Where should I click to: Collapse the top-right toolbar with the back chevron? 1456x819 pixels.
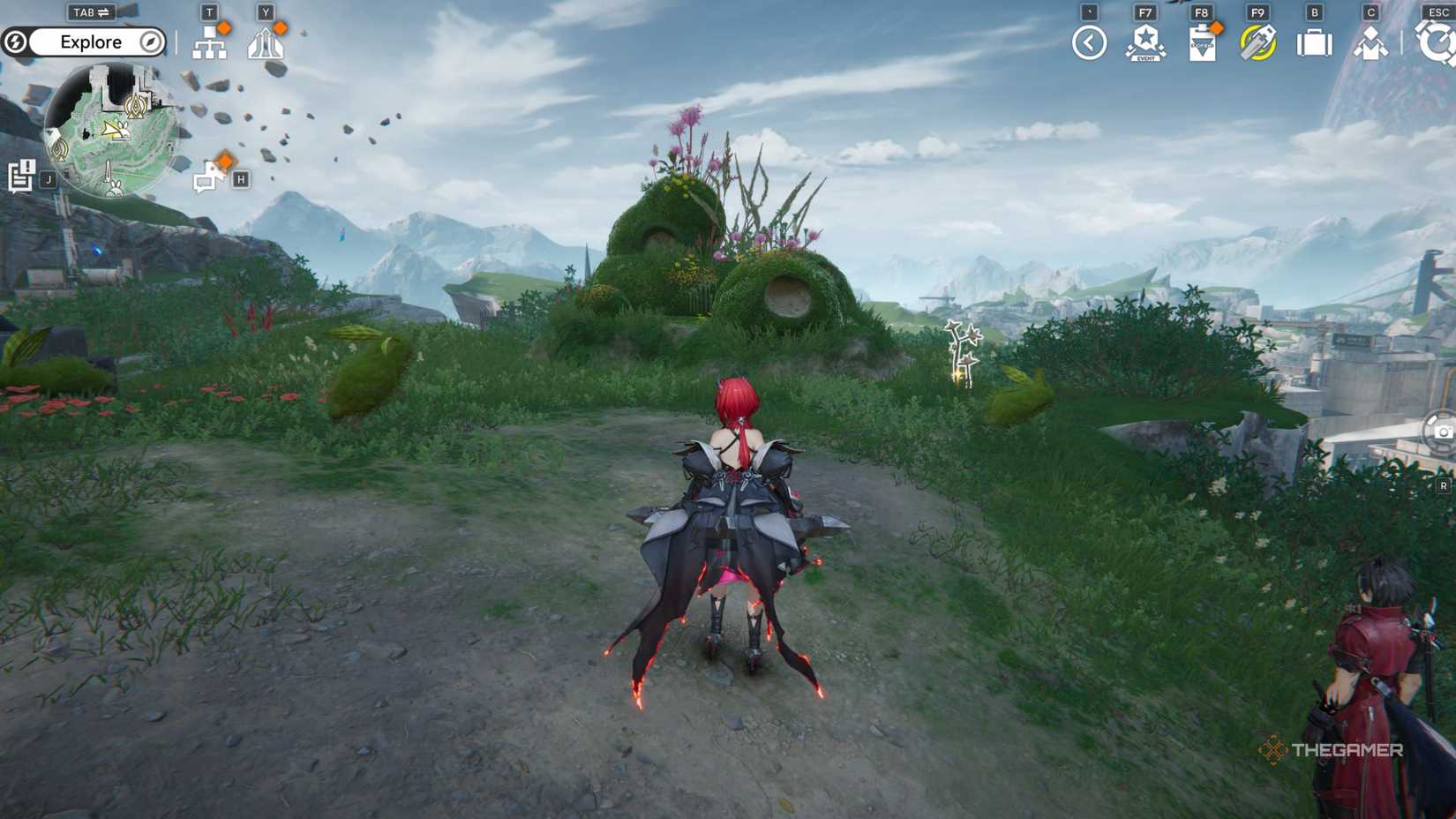pyautogui.click(x=1089, y=44)
